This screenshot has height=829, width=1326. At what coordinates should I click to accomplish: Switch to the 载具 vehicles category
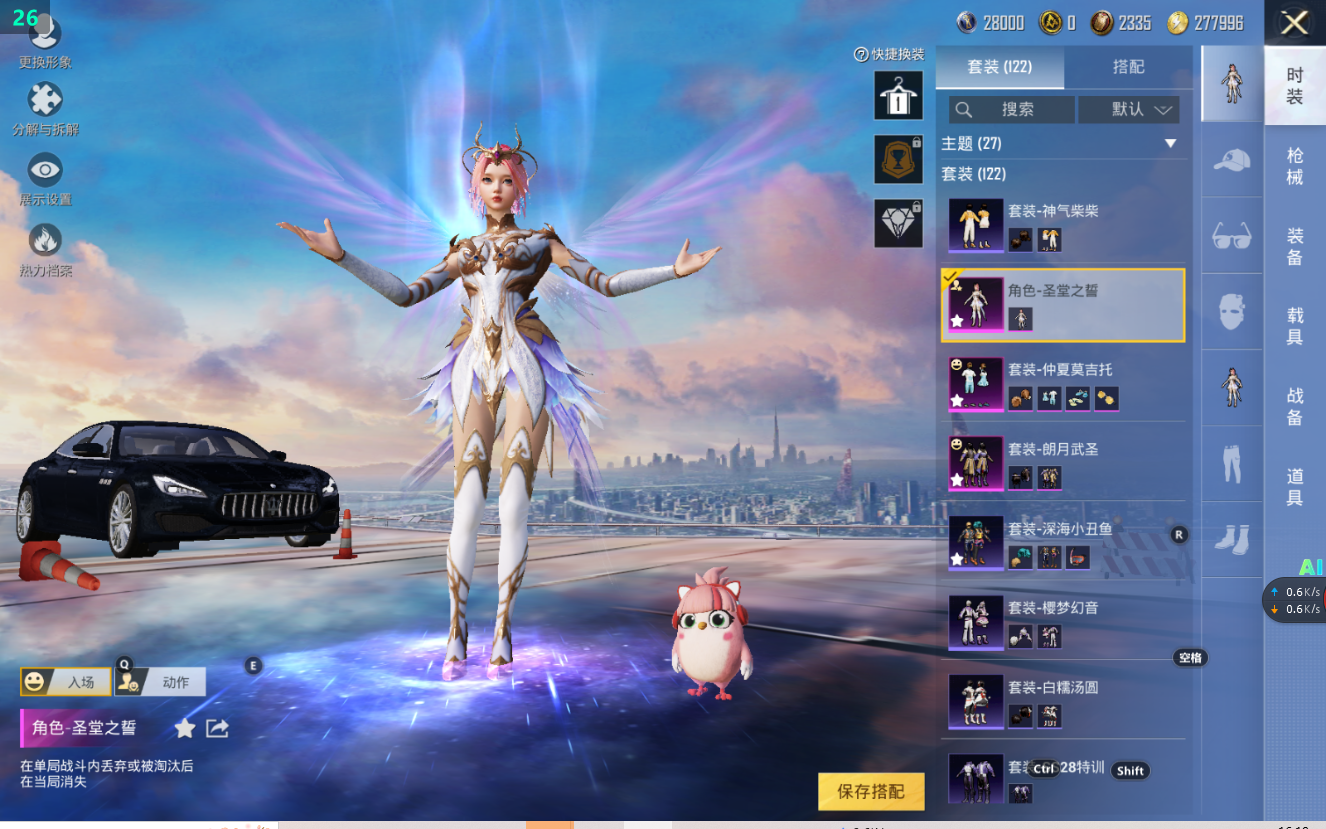coord(1294,326)
